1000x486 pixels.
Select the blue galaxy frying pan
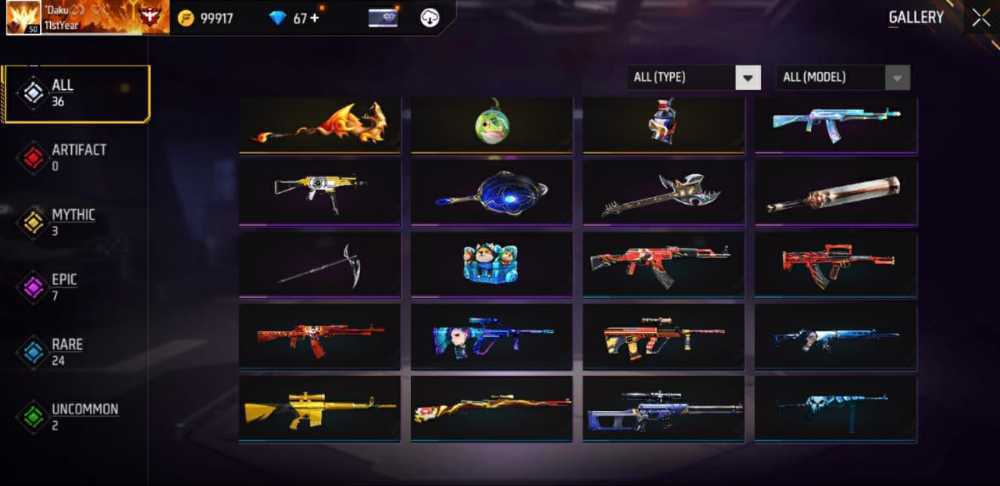tap(492, 191)
